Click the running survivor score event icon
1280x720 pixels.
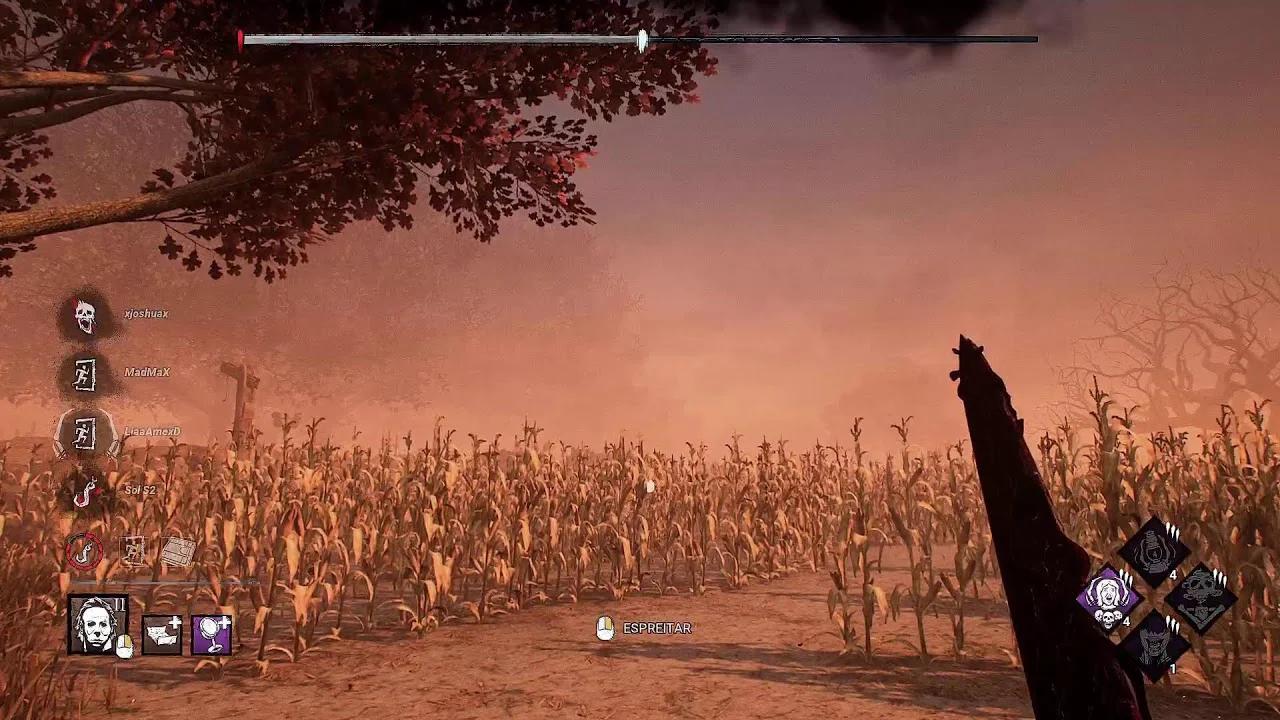(133, 551)
